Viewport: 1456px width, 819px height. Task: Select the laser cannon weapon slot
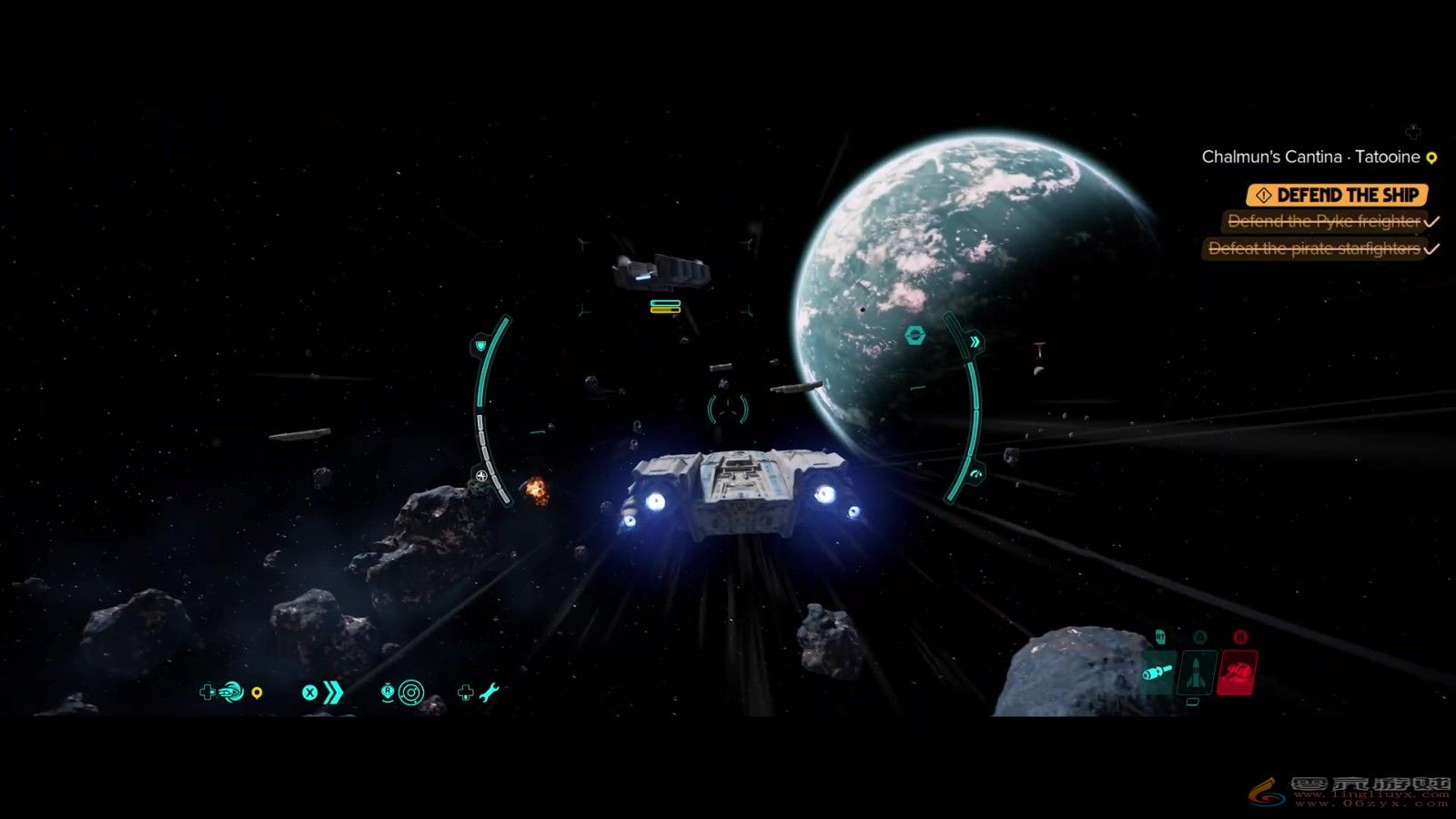coord(1158,673)
